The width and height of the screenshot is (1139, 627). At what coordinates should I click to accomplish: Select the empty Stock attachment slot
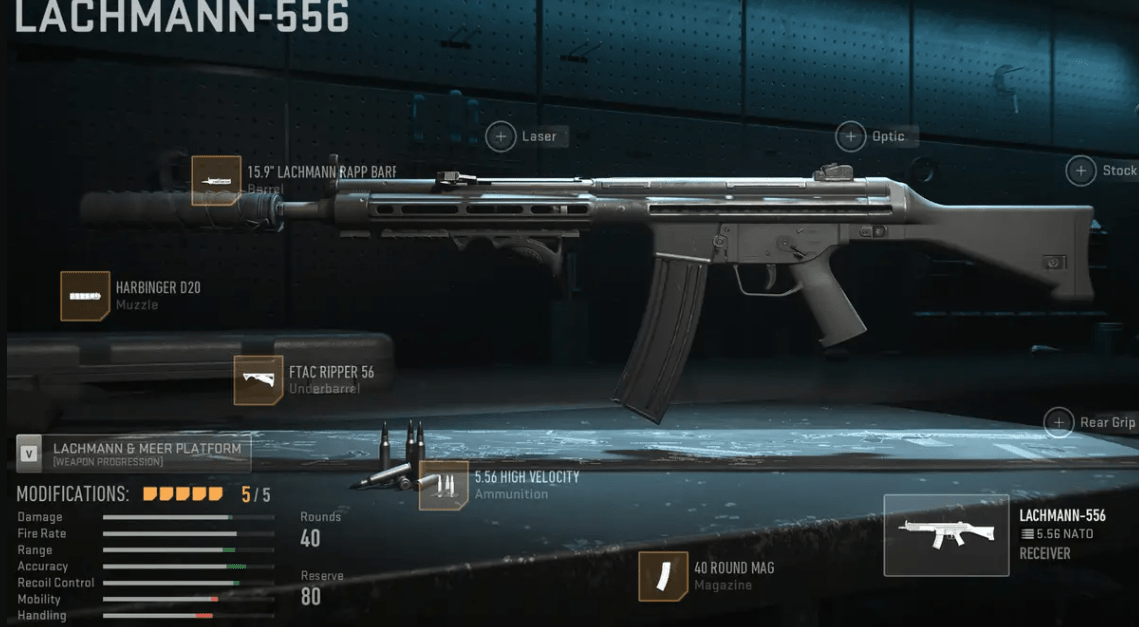[1081, 171]
